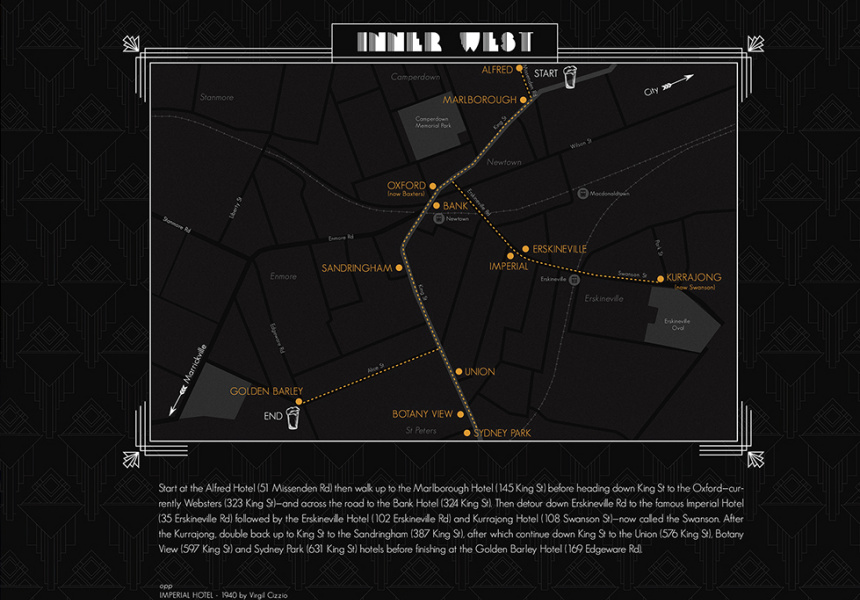860x600 pixels.
Task: Select the Union hotel marker
Action: [459, 372]
